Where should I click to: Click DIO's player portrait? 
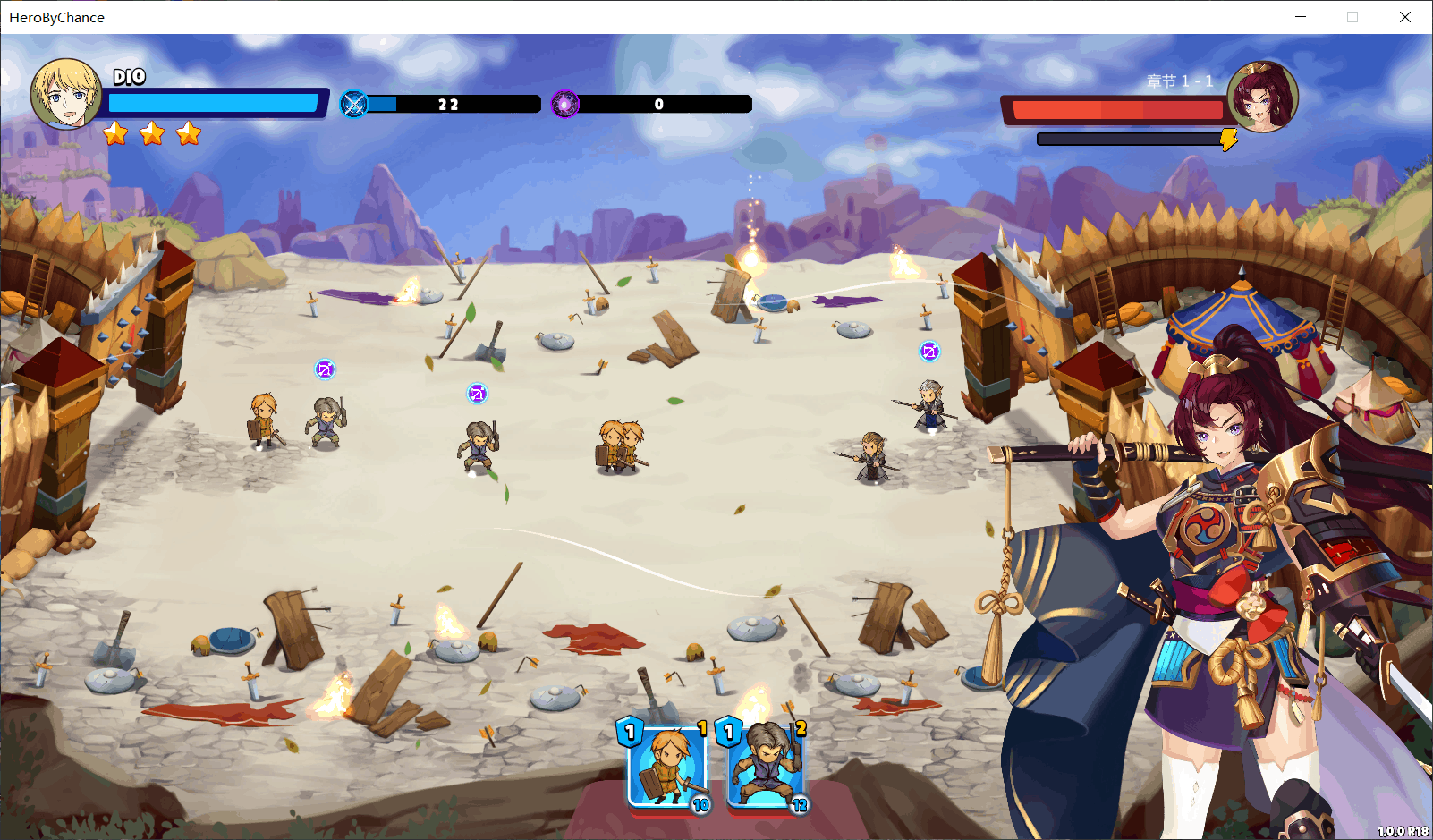click(66, 94)
